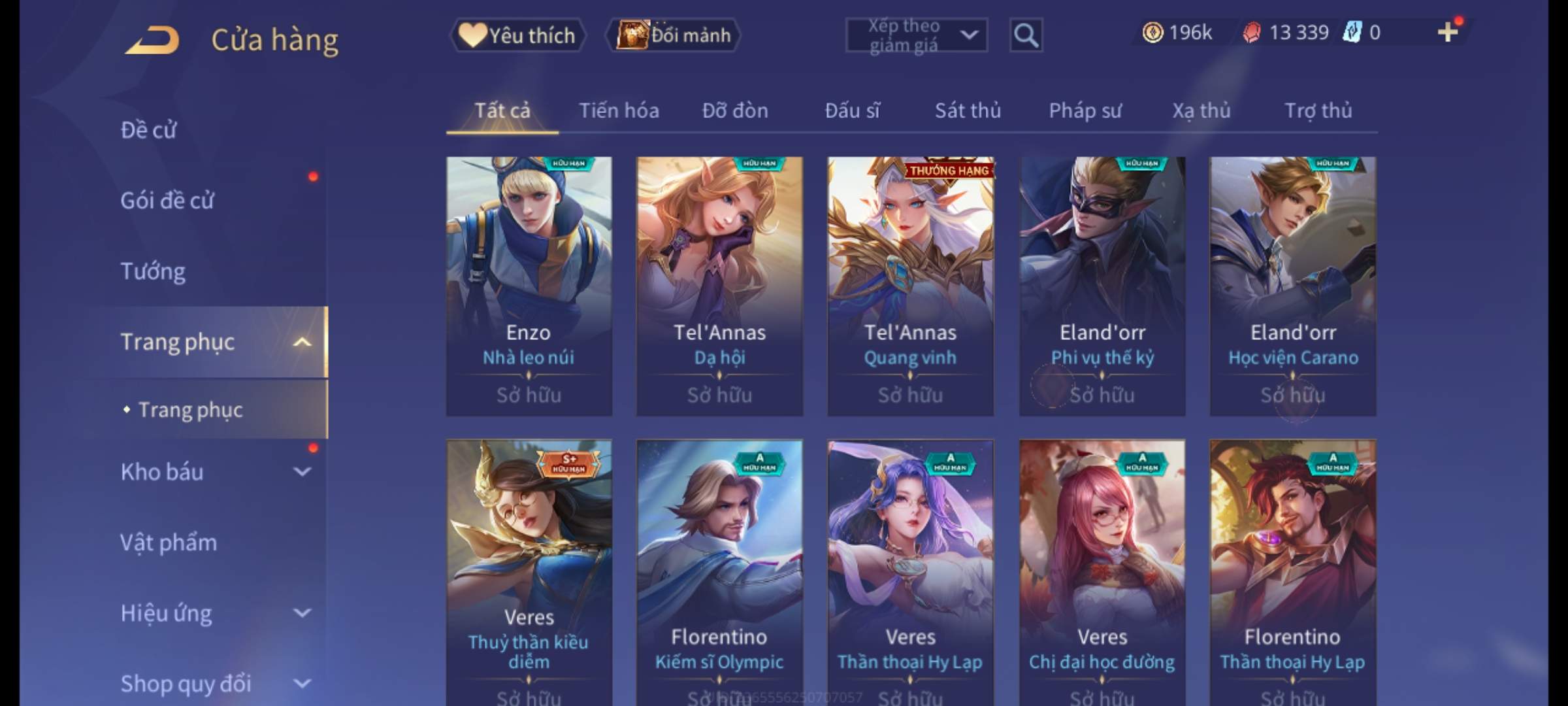Select Tel'Annas Quang vinh skin card
The image size is (1568, 706).
click(x=910, y=286)
